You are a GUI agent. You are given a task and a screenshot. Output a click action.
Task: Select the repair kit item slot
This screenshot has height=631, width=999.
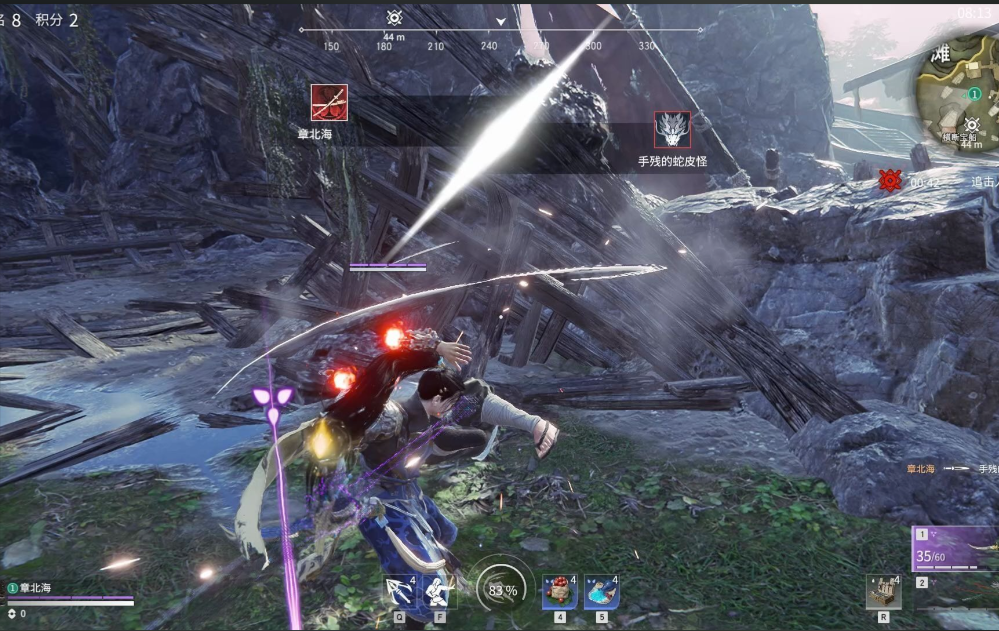[883, 592]
